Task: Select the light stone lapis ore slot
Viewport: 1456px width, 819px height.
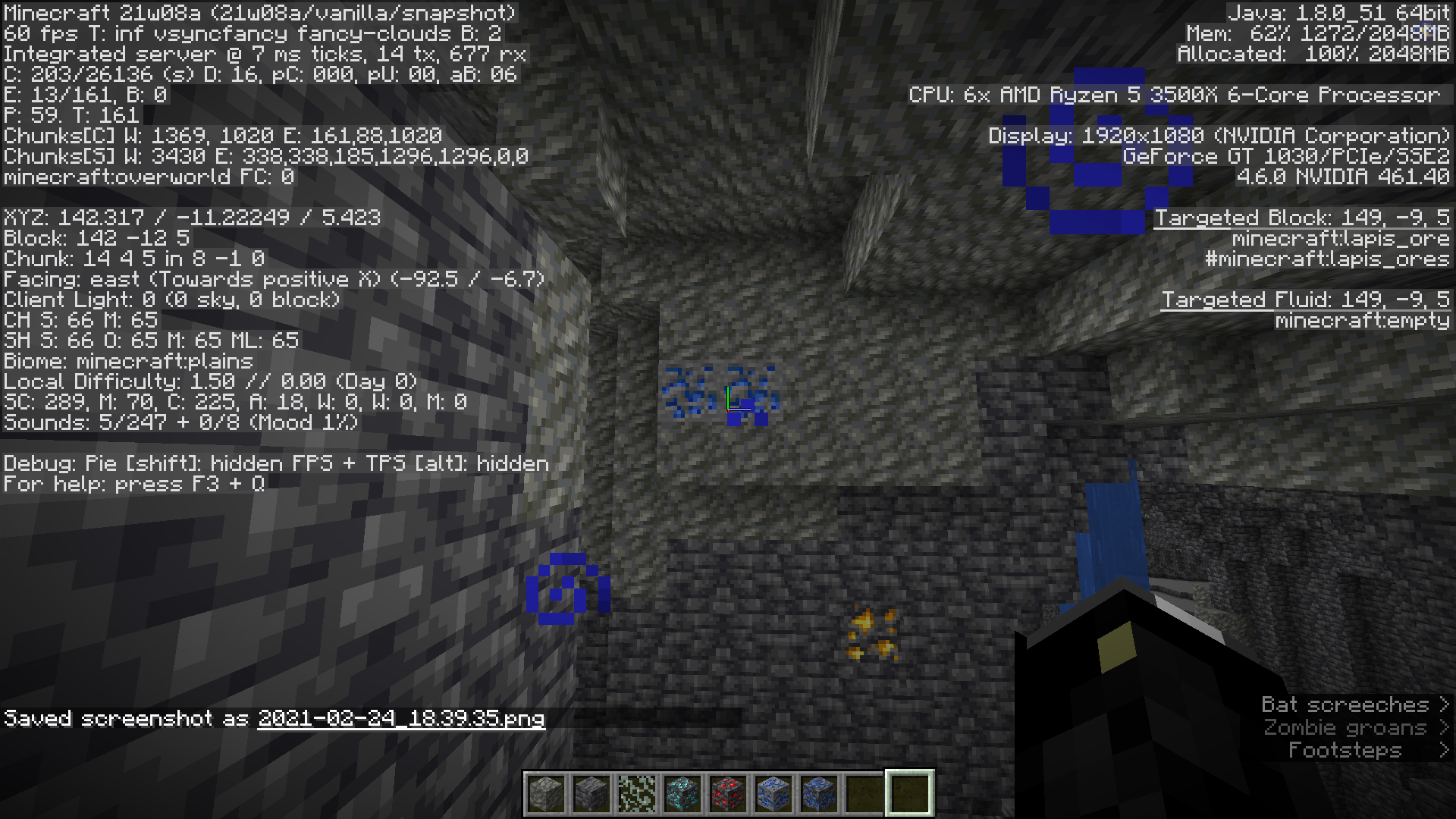Action: [x=773, y=793]
